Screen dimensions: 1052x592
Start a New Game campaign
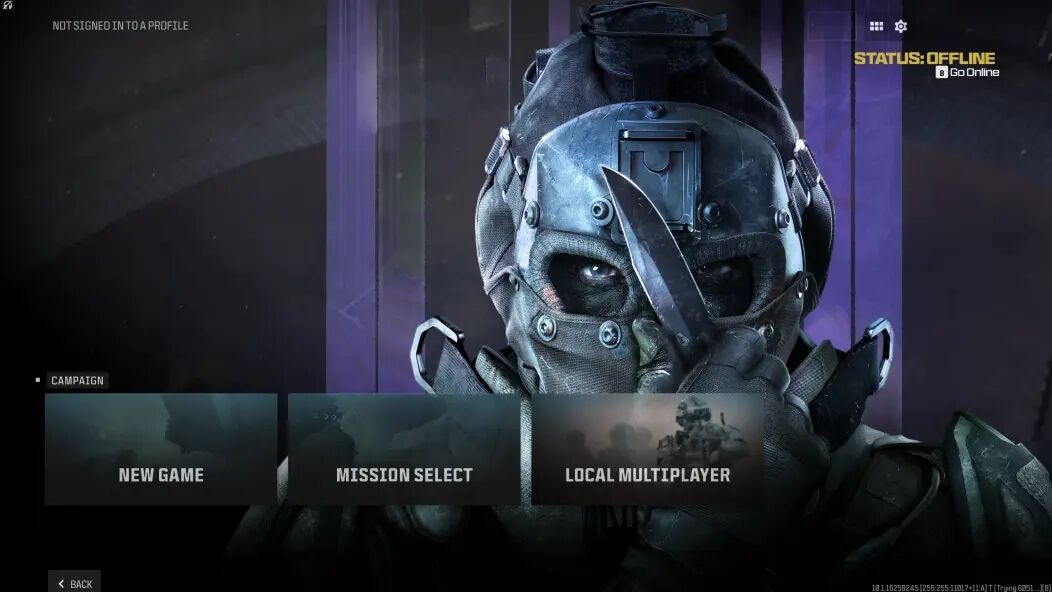[x=161, y=449]
